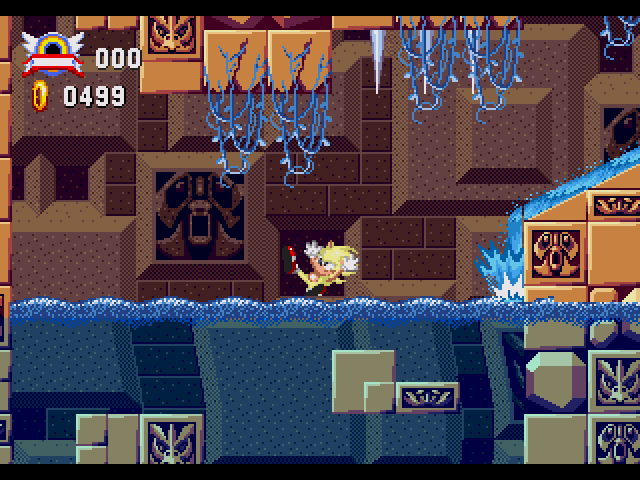The image size is (640, 480).
Task: Click the winged rainbow emblem HUD icon
Action: click(53, 53)
